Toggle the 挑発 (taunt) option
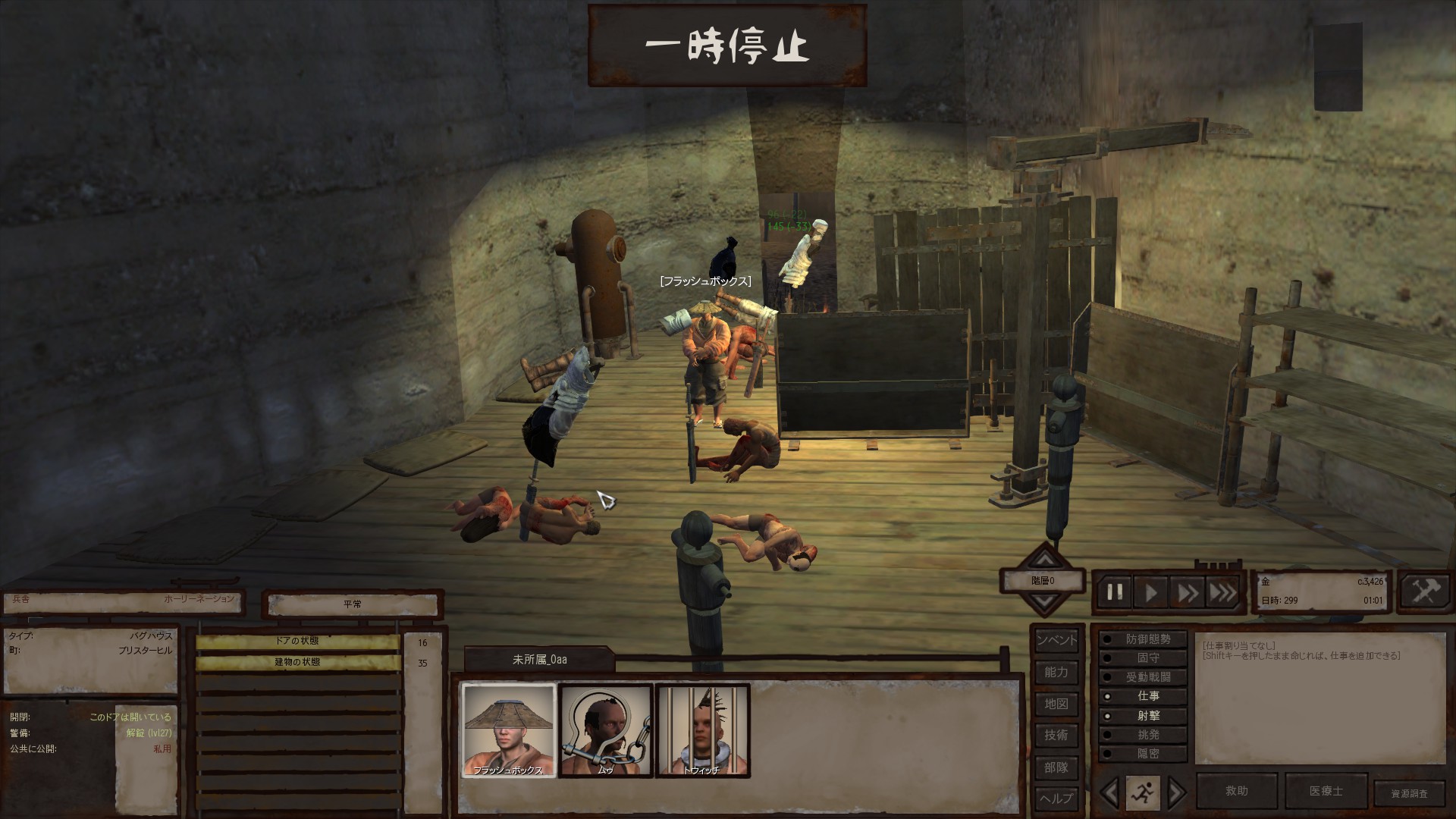Screen dimensions: 1456x819 coord(1143,735)
